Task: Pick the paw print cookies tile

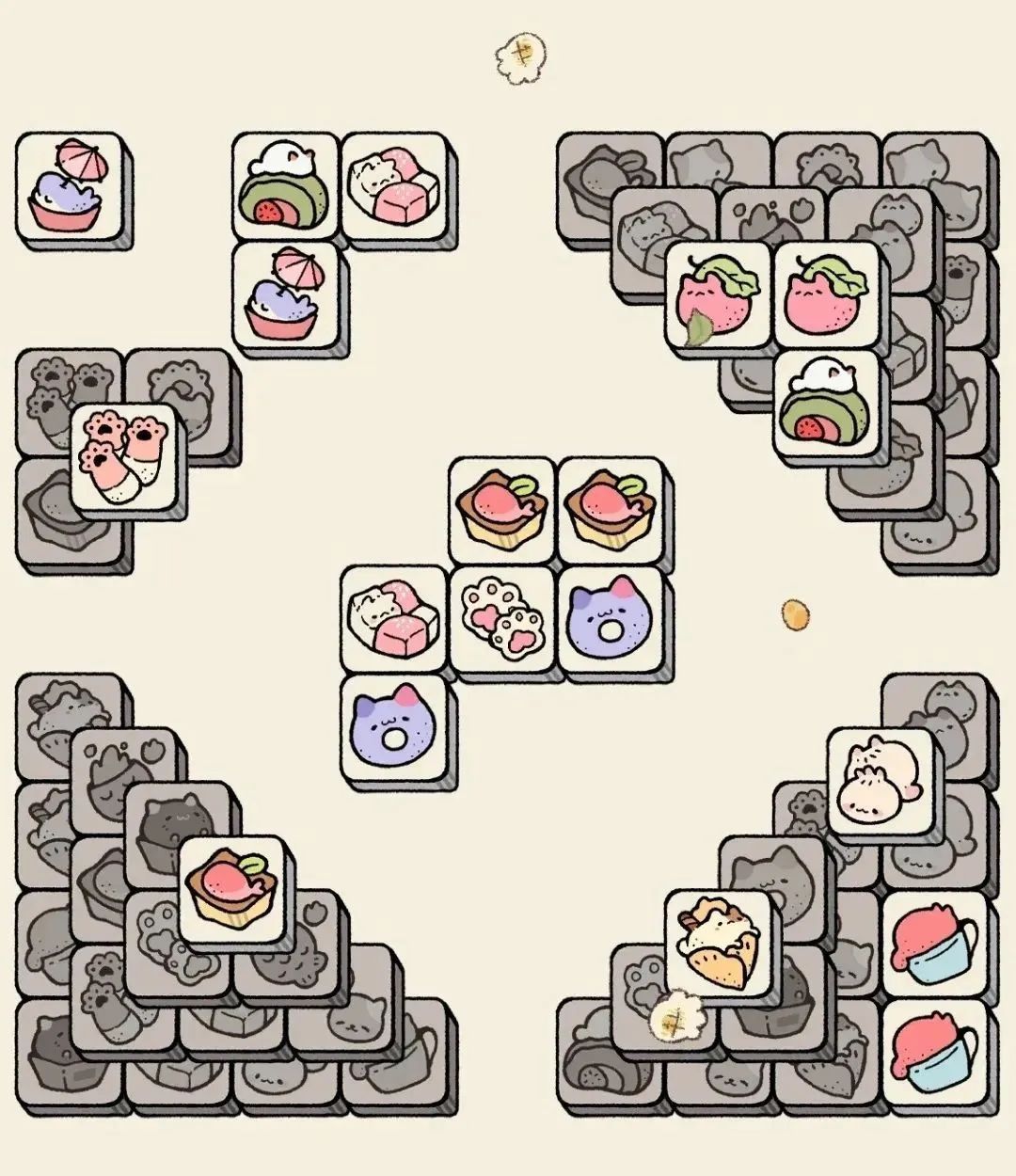Action: [501, 617]
